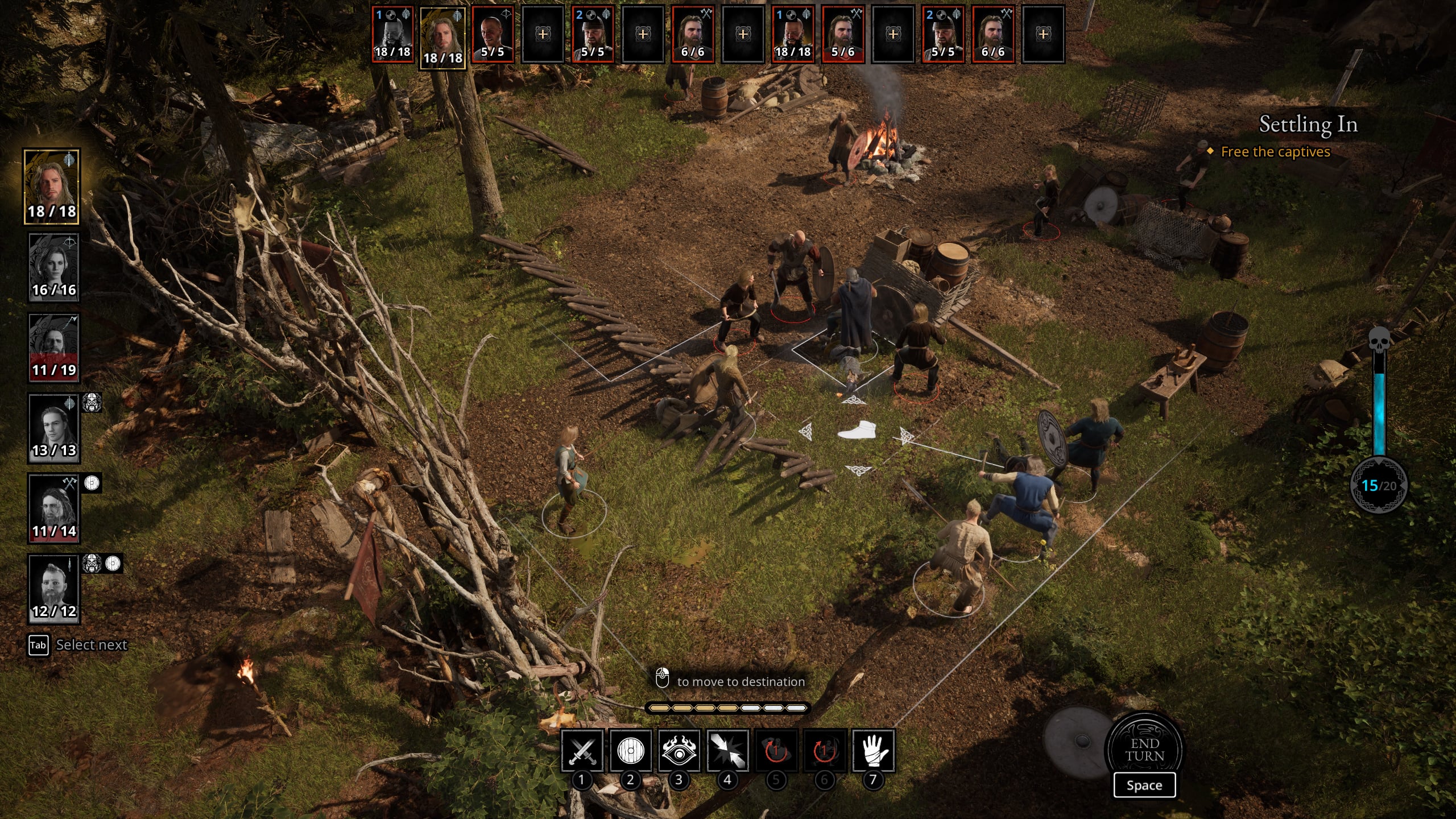Activate the crossed swords attack ability

click(x=582, y=751)
